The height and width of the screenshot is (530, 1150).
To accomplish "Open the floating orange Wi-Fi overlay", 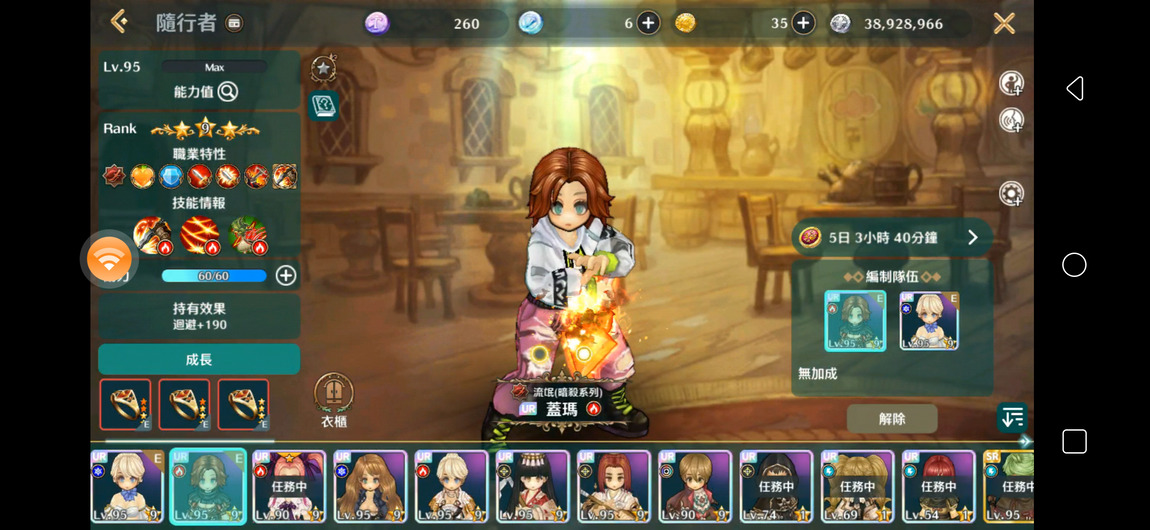I will 109,259.
